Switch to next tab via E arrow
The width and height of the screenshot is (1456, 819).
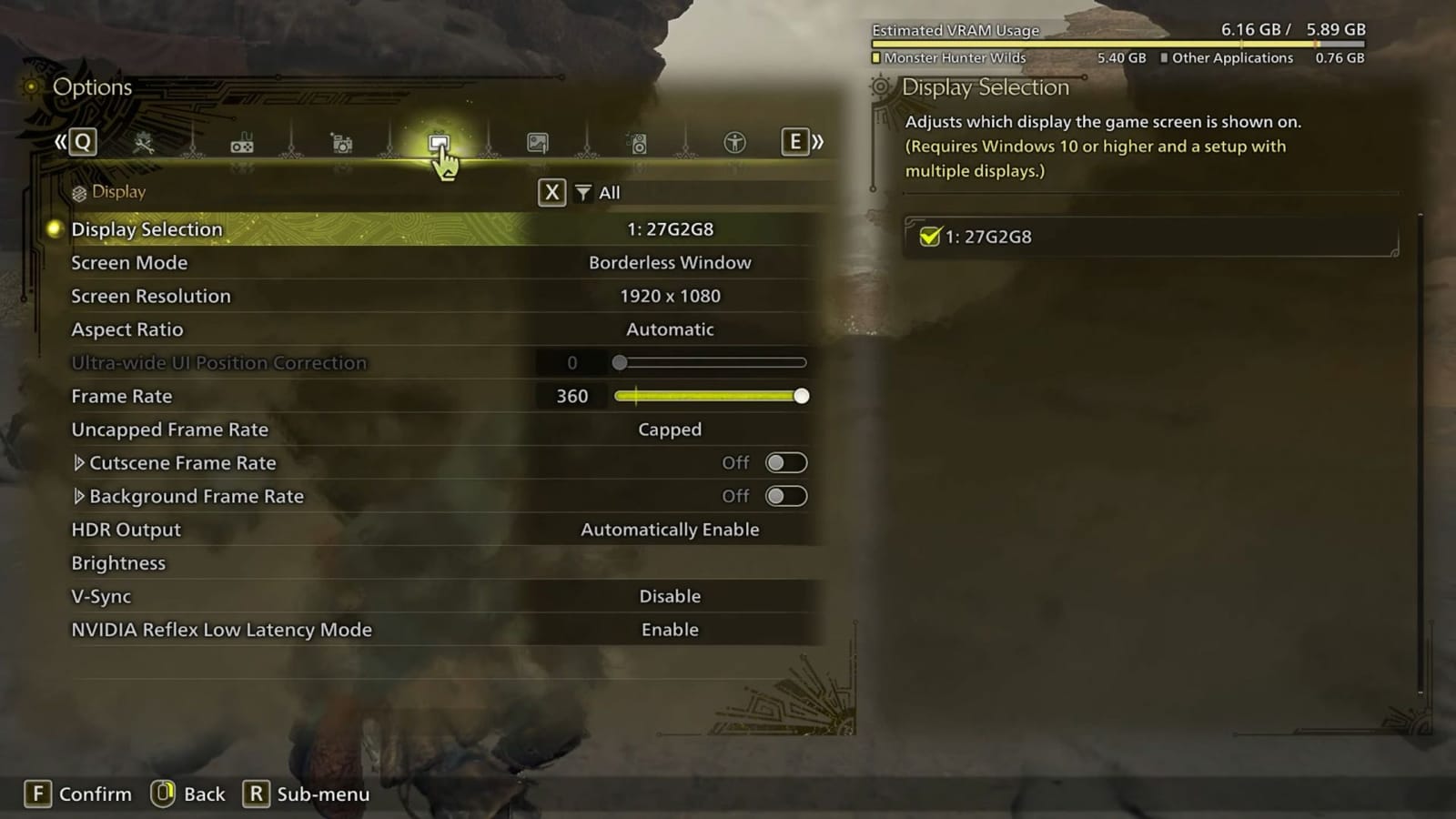pyautogui.click(x=795, y=142)
